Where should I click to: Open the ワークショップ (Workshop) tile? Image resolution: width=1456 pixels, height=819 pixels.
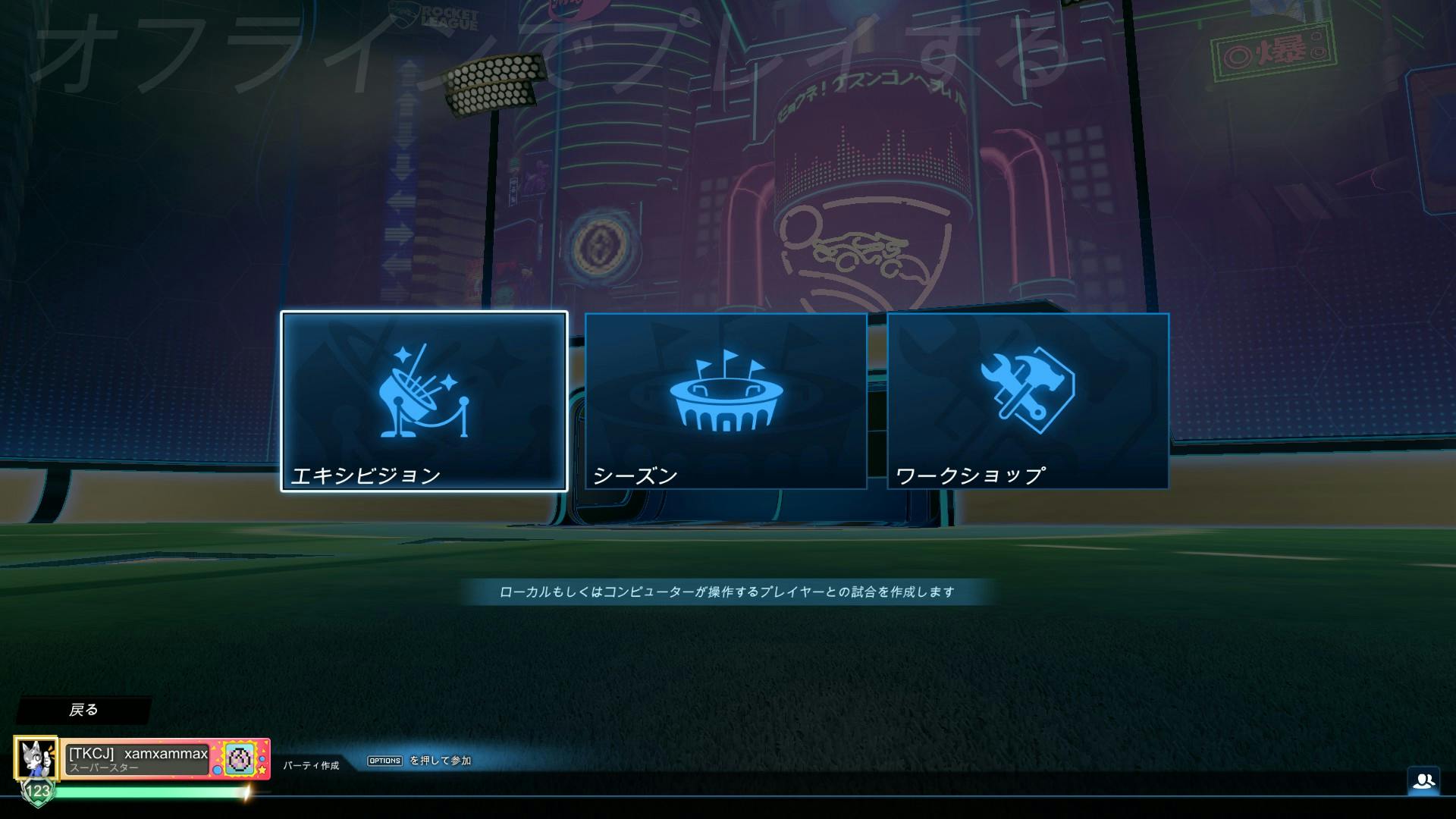1028,401
